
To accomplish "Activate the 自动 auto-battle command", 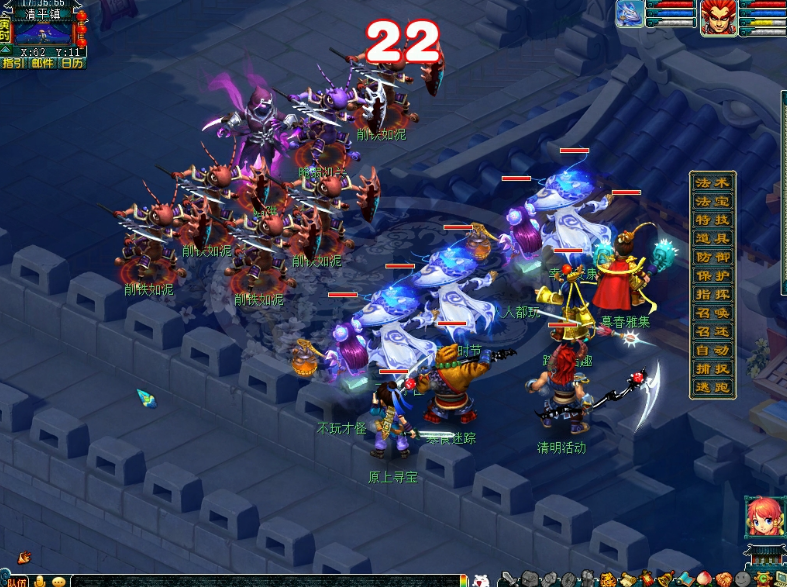I will click(714, 351).
